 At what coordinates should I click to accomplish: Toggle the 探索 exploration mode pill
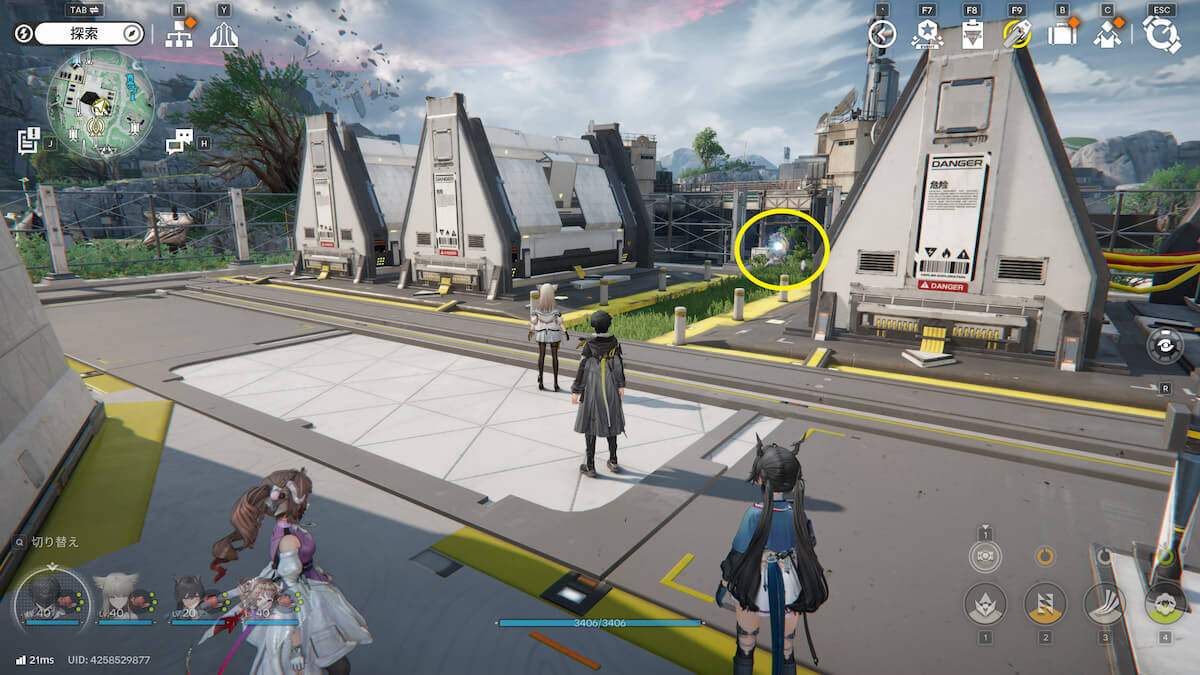(x=90, y=34)
